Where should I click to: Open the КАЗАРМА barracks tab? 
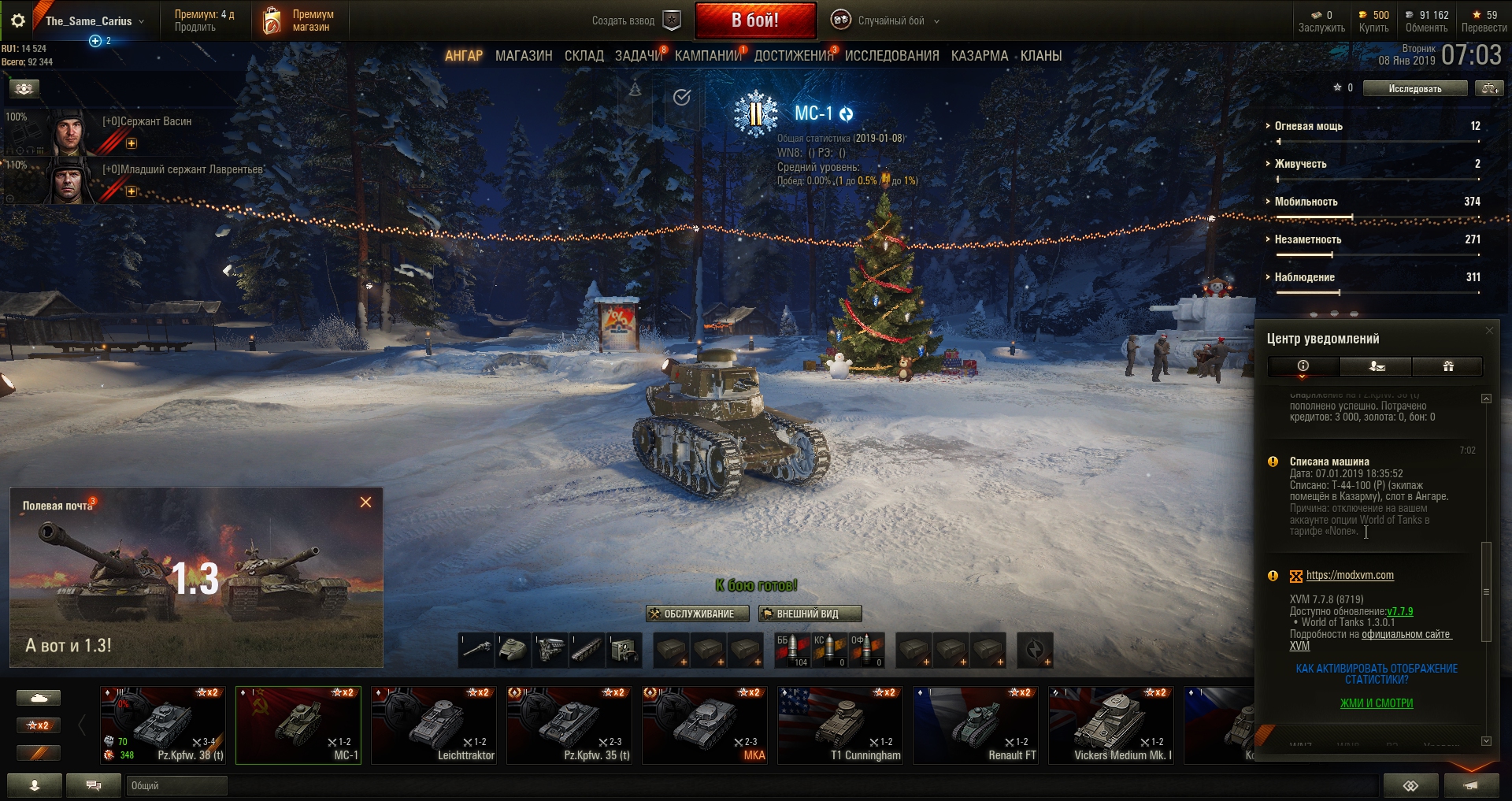click(x=979, y=56)
